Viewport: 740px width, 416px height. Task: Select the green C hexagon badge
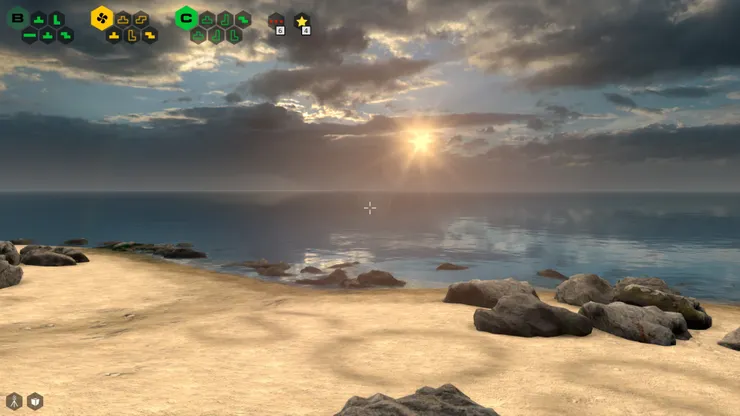[186, 17]
